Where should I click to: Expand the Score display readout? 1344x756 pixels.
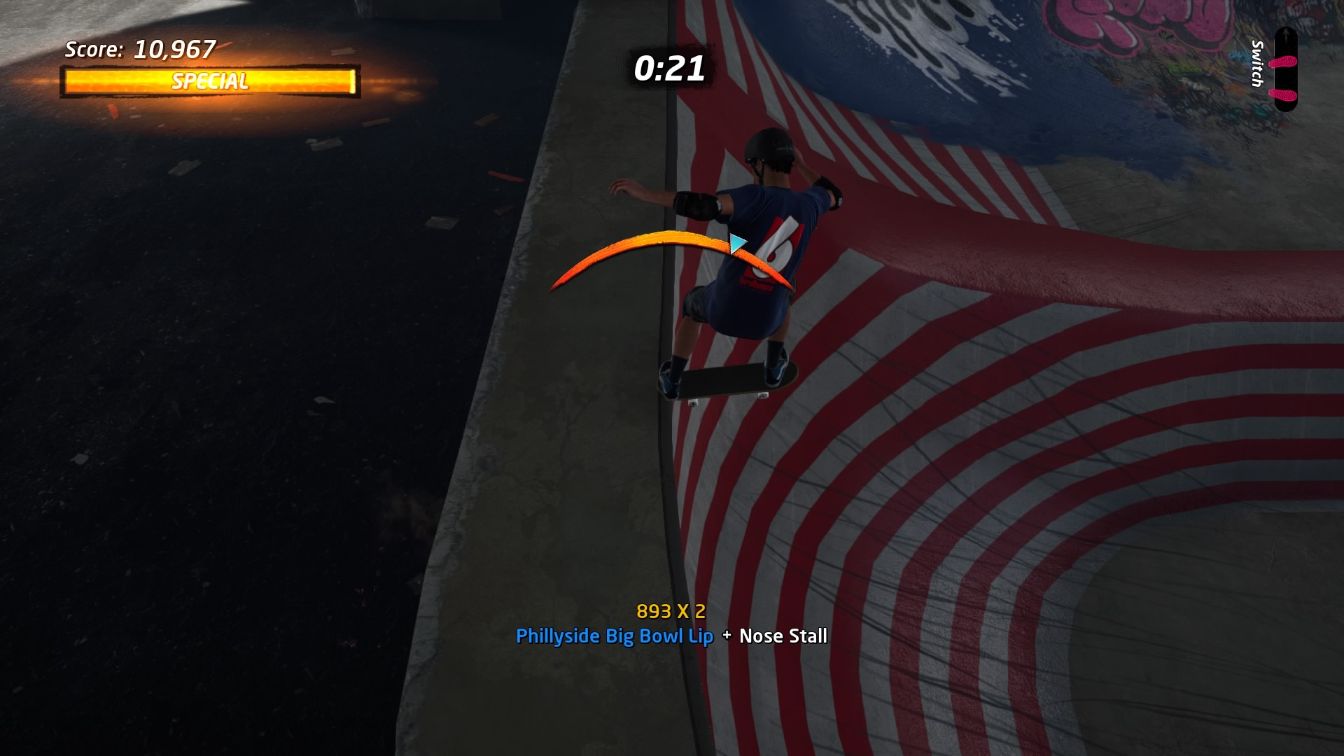pyautogui.click(x=140, y=48)
